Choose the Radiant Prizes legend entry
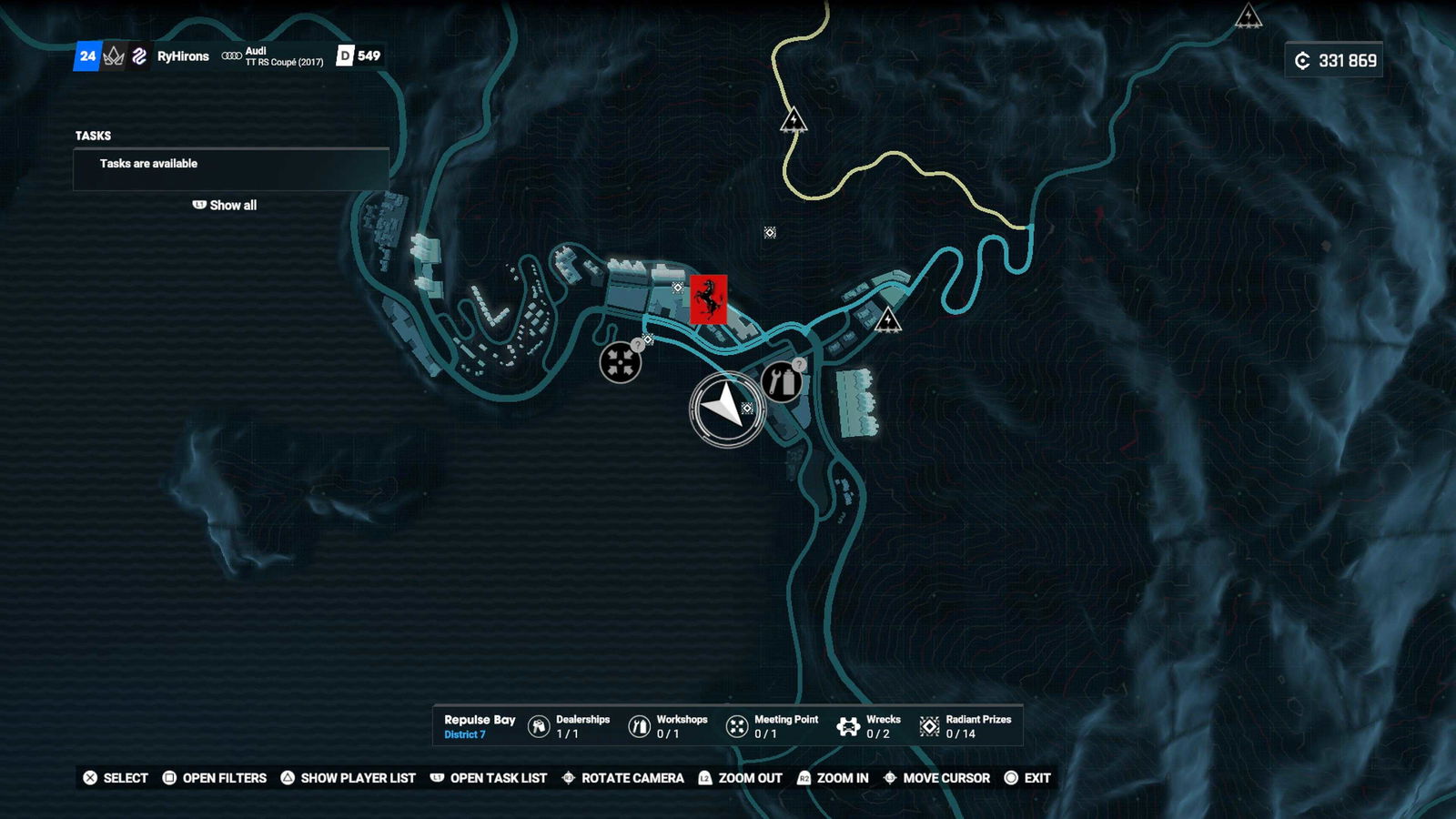Image resolution: width=1456 pixels, height=819 pixels. (966, 726)
